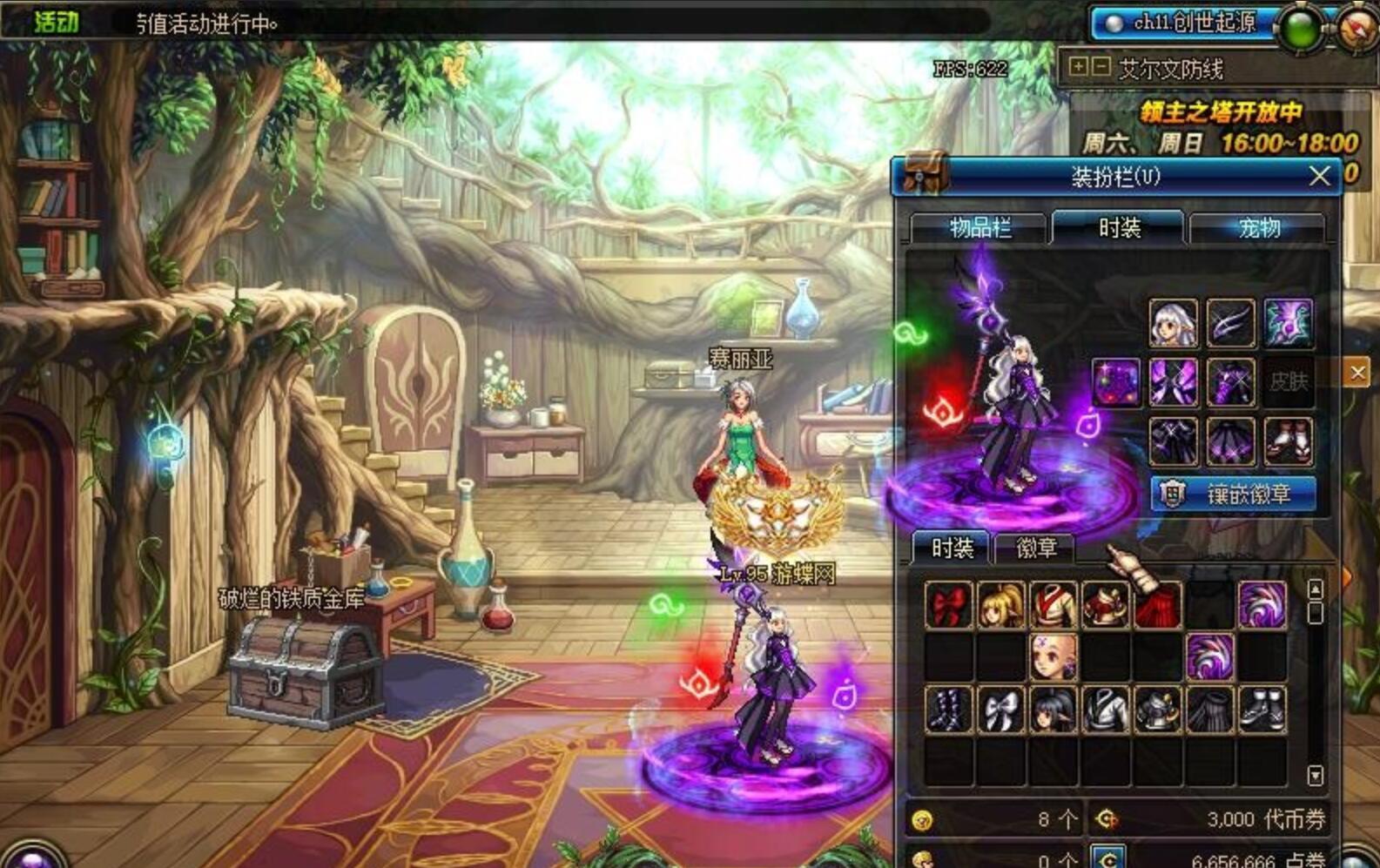Switch to the 徽章 sub-tab
Image resolution: width=1380 pixels, height=868 pixels.
[x=1035, y=548]
